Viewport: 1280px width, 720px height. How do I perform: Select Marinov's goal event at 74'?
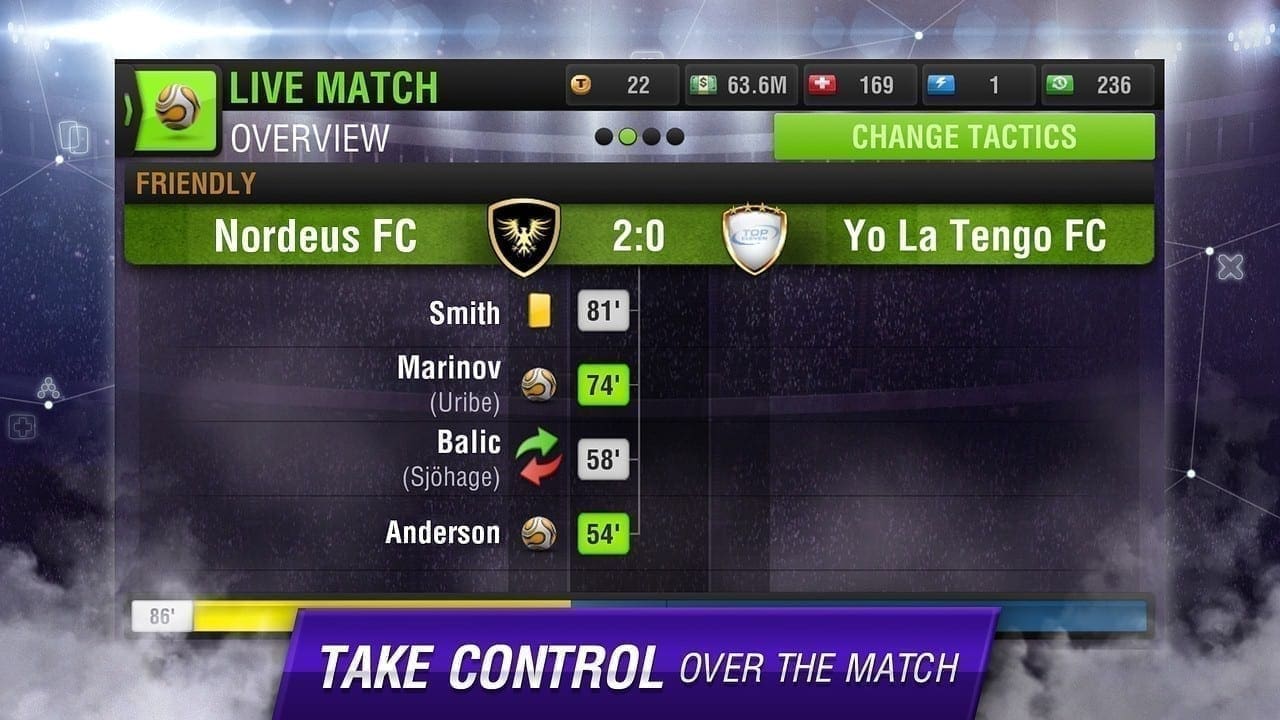[604, 385]
